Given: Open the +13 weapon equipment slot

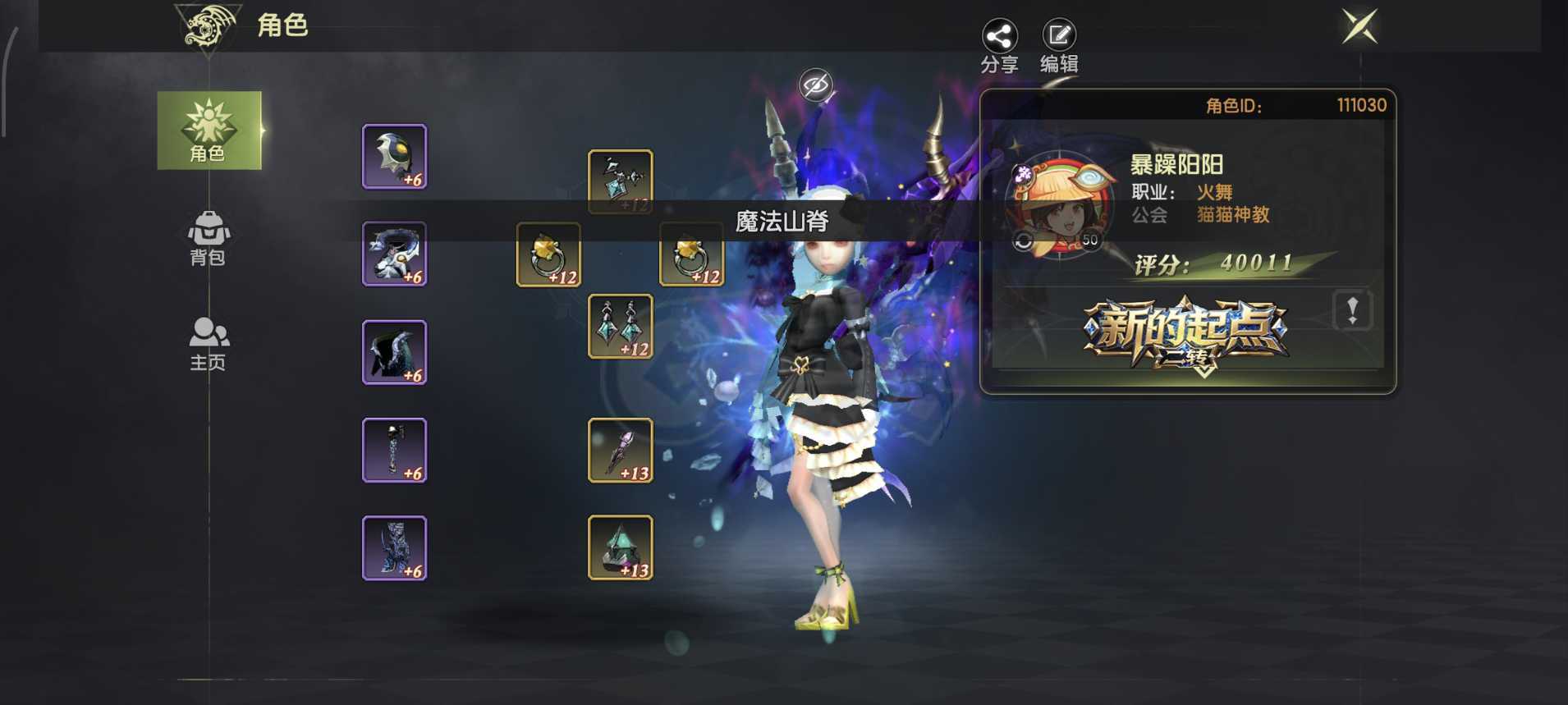Looking at the screenshot, I should tap(620, 450).
